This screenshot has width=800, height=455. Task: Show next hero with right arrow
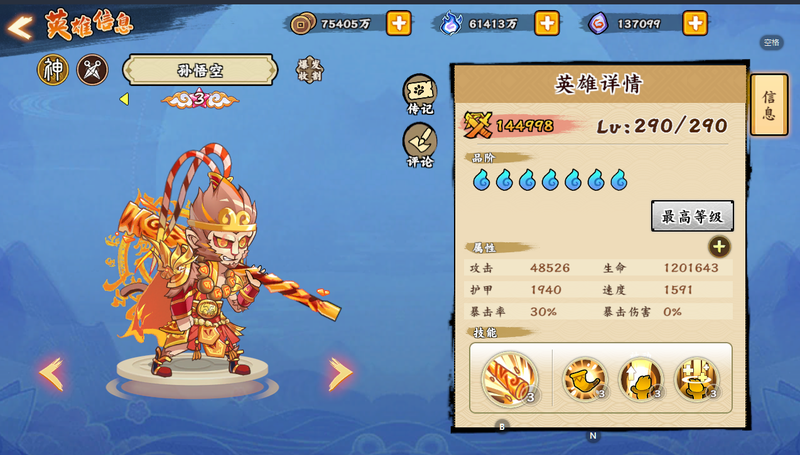[340, 374]
